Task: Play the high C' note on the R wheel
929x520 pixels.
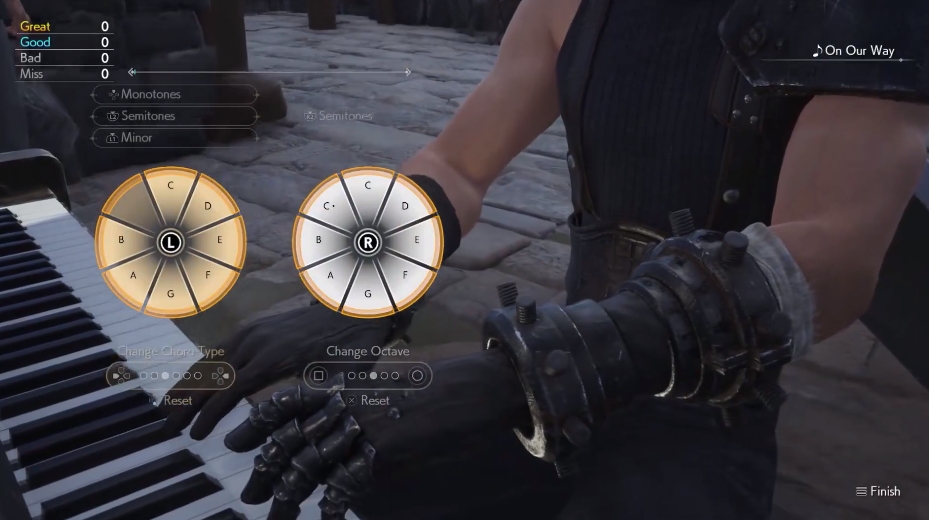Action: tap(329, 208)
